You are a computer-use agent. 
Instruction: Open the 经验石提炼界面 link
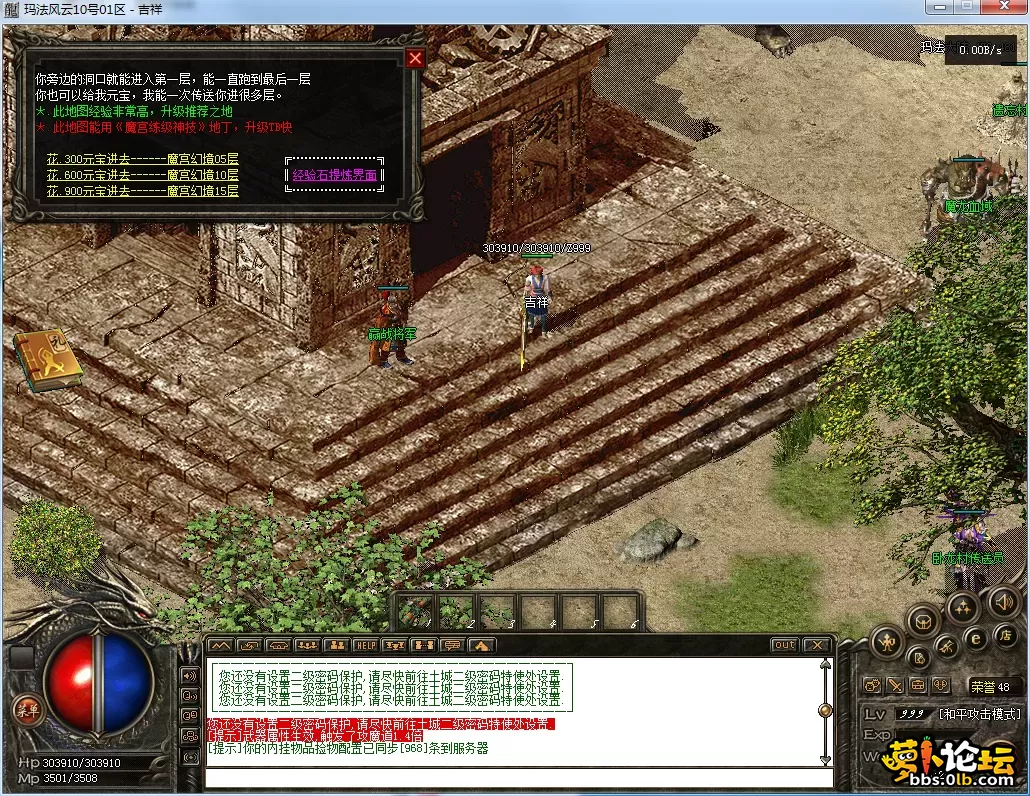pos(334,175)
